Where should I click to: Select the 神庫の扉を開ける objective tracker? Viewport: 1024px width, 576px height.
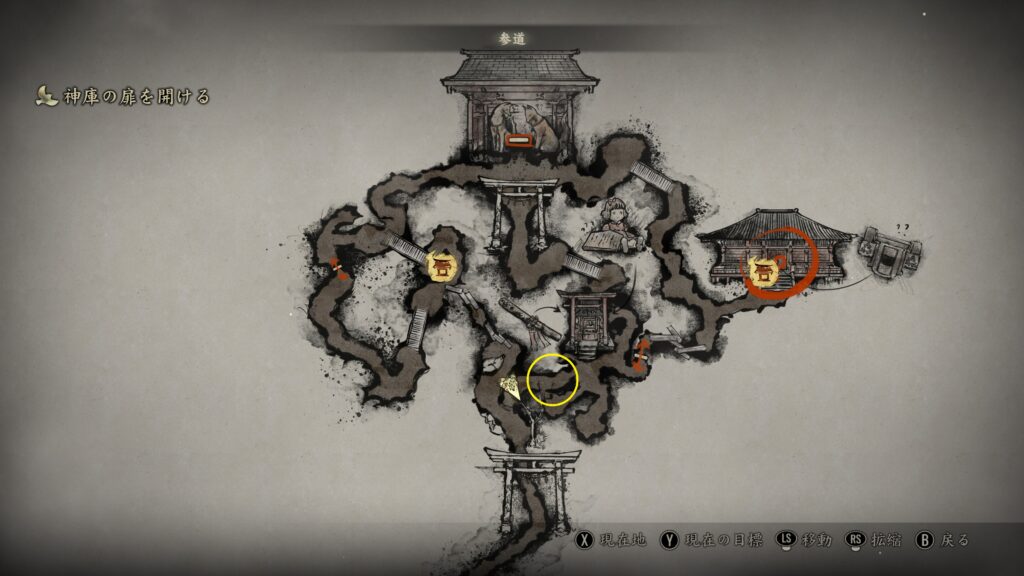tap(122, 97)
